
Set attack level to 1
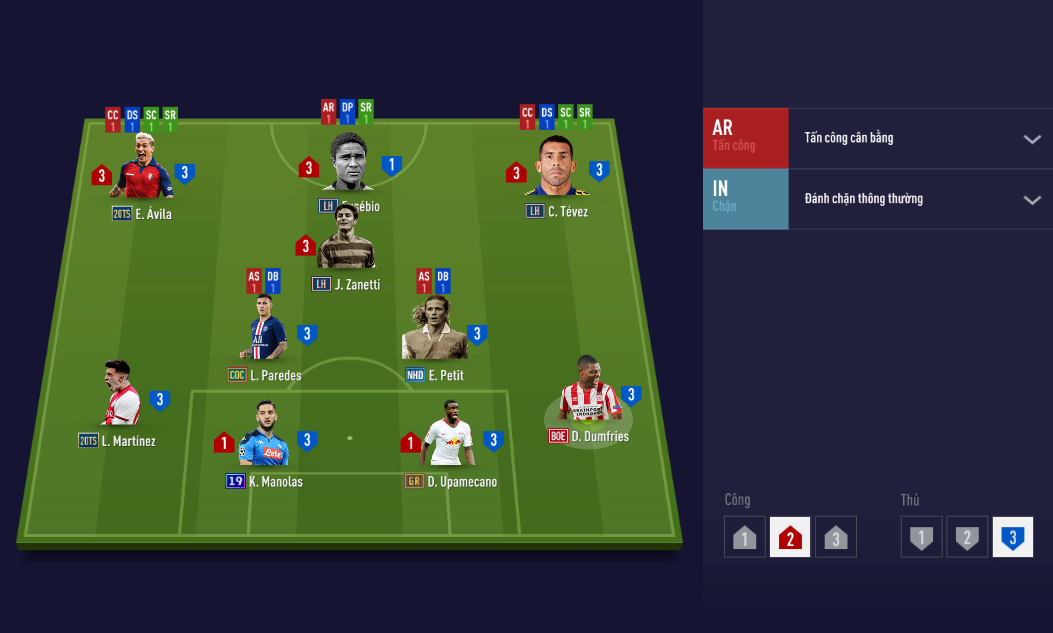click(744, 537)
